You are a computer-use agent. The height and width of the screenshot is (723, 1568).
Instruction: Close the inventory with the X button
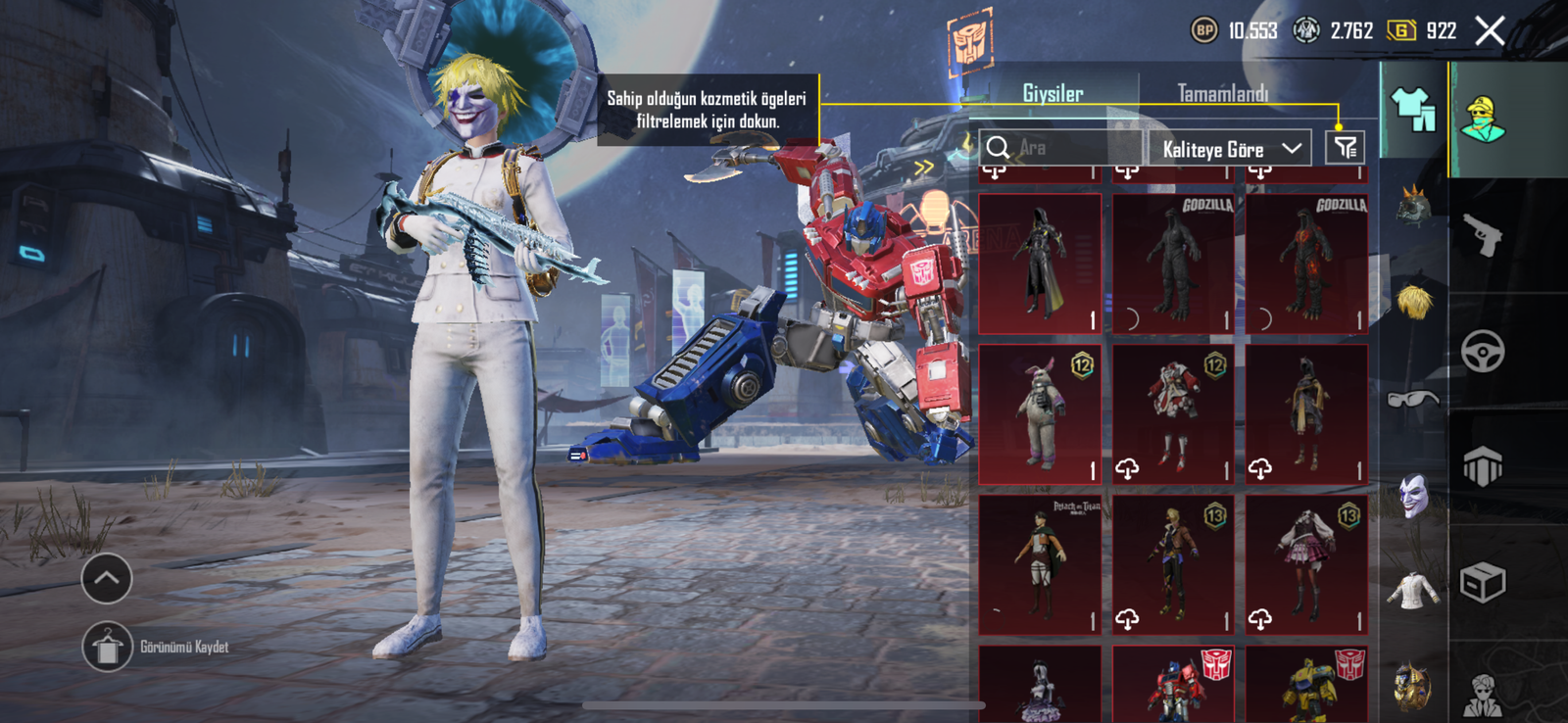click(1490, 31)
